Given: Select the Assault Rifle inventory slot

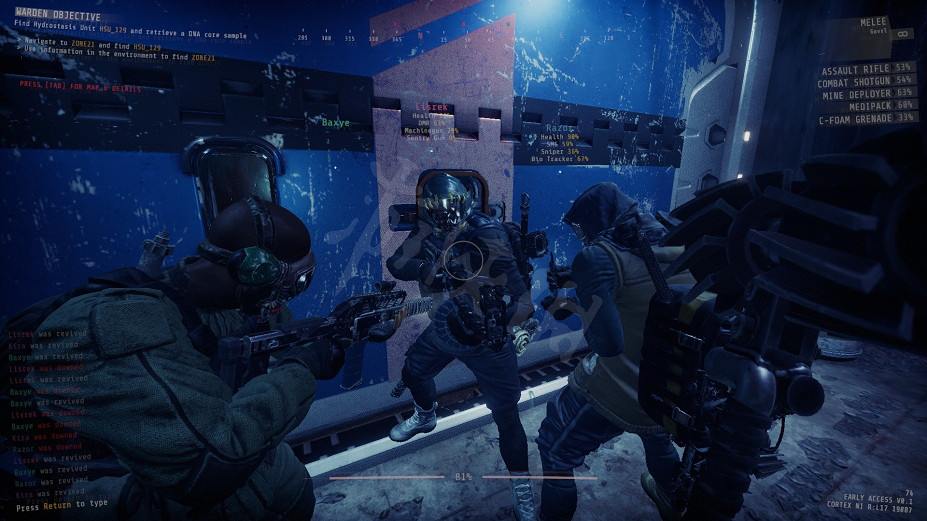Looking at the screenshot, I should point(867,70).
